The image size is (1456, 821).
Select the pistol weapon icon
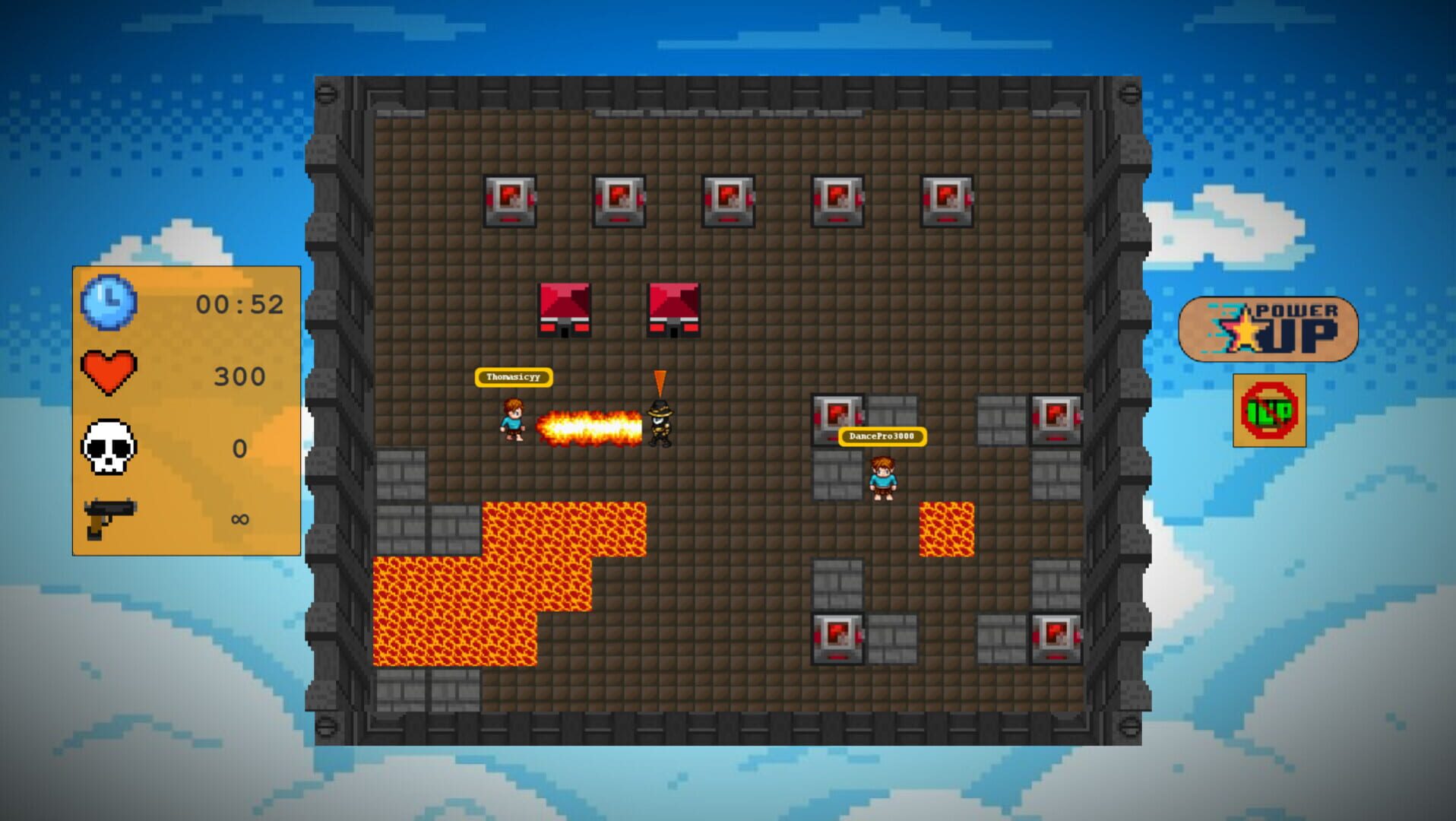(108, 518)
